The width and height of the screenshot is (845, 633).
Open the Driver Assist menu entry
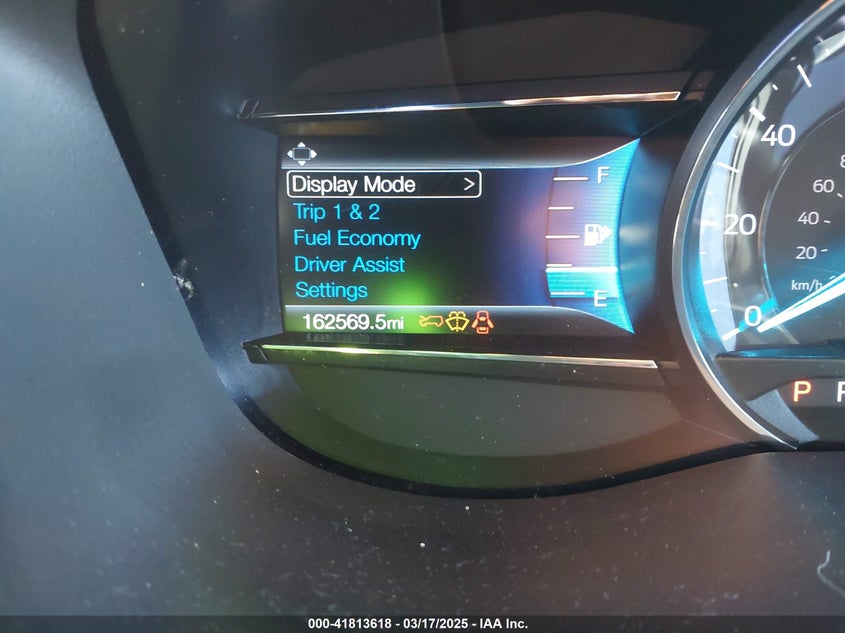point(349,265)
